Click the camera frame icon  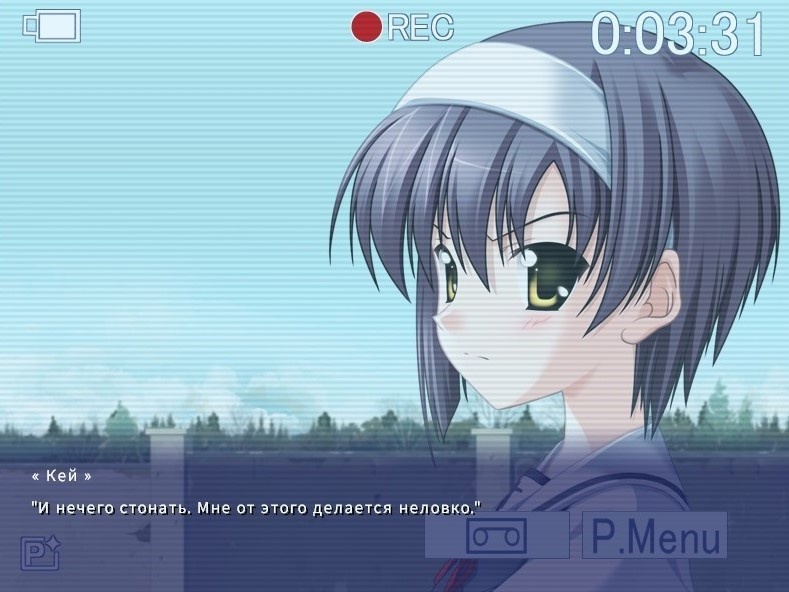click(x=52, y=26)
